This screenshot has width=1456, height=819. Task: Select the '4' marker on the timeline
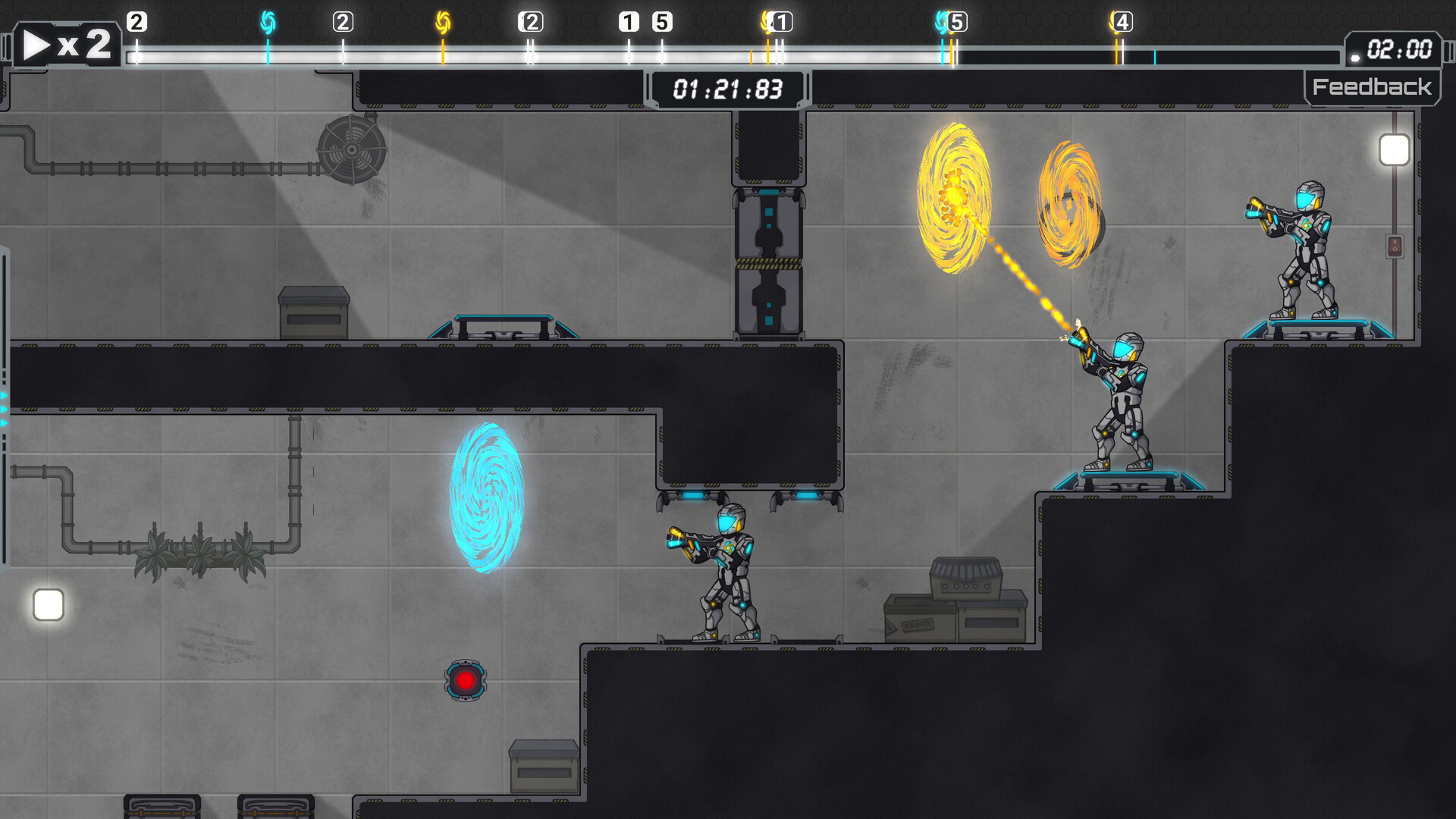tap(1123, 21)
